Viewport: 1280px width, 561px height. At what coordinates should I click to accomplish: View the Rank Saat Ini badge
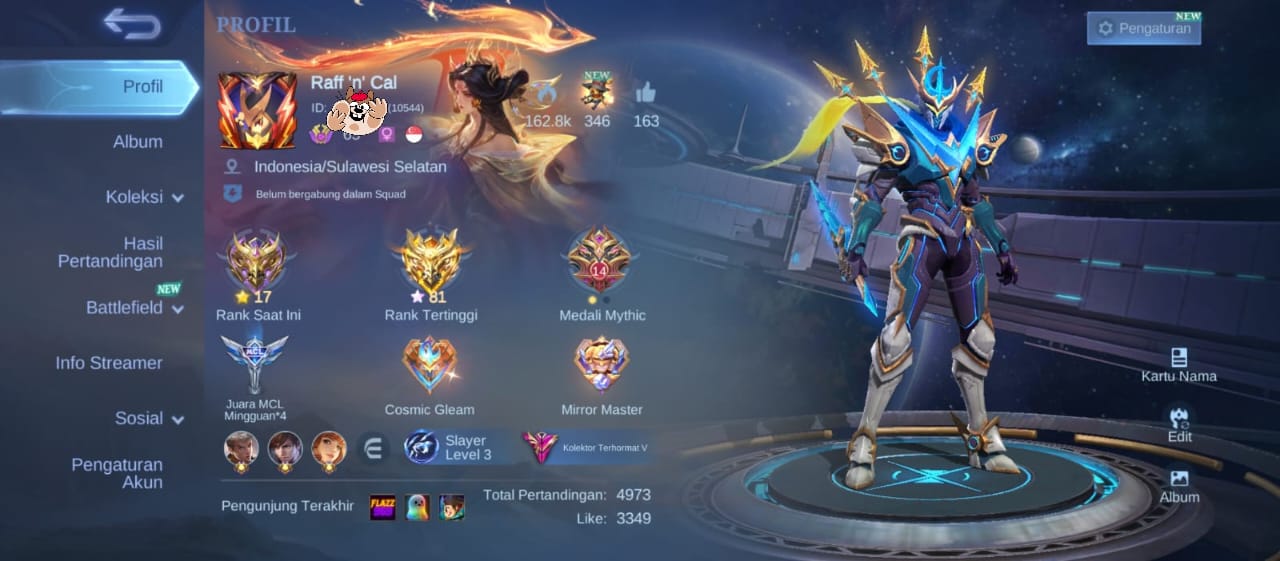click(x=257, y=262)
